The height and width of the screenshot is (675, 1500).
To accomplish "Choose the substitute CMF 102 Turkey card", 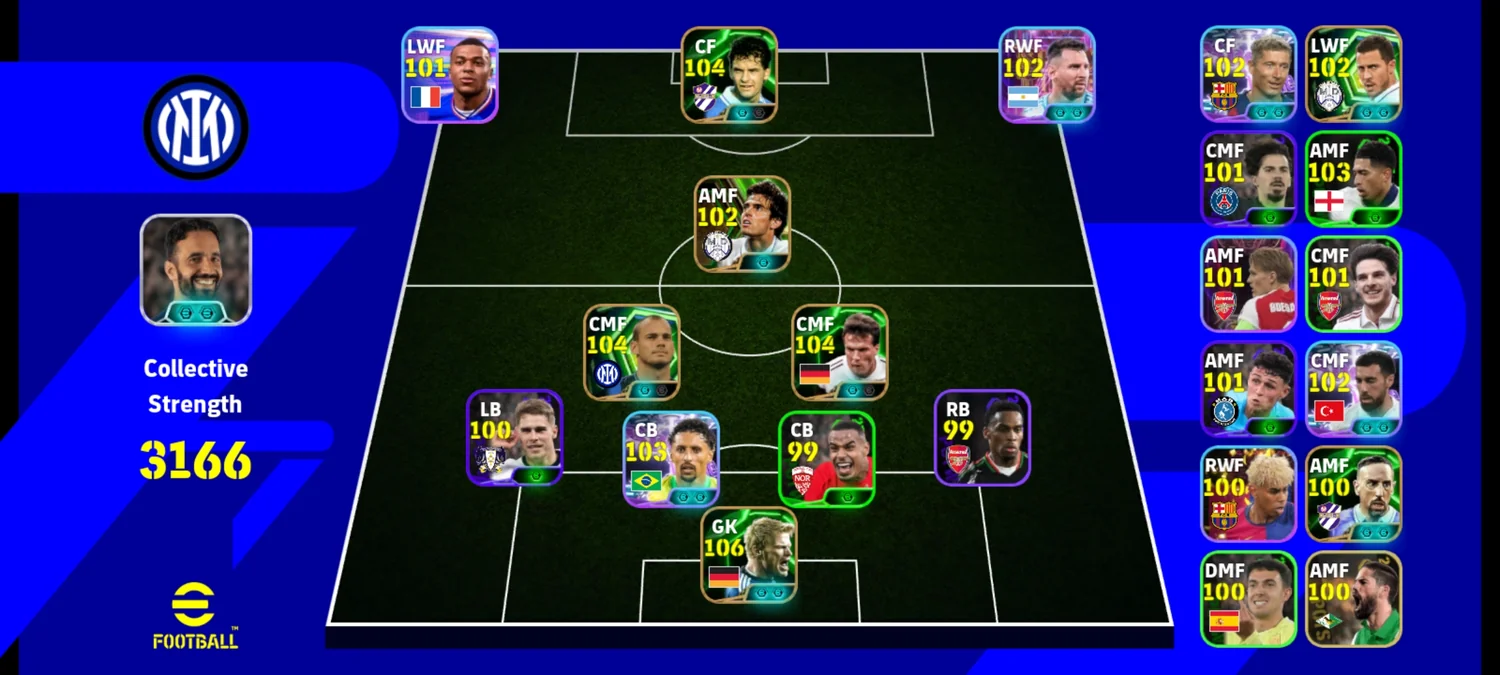I will (1353, 389).
